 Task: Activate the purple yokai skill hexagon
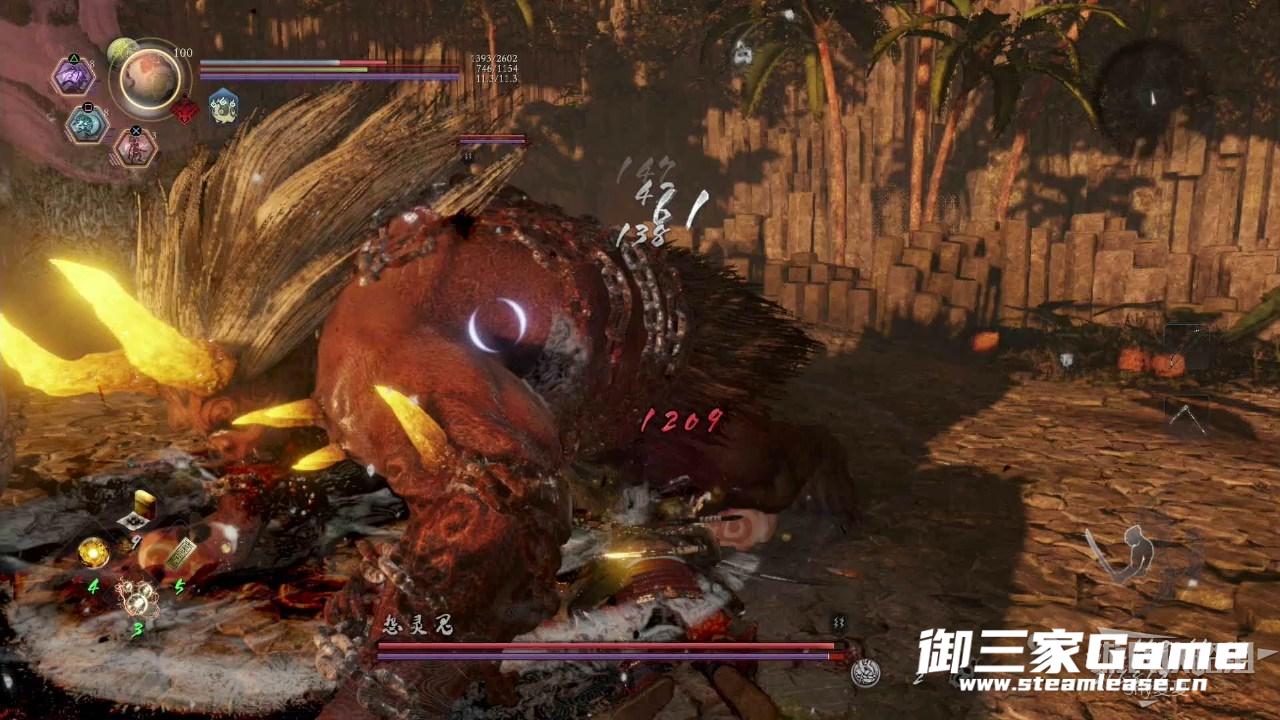click(73, 77)
